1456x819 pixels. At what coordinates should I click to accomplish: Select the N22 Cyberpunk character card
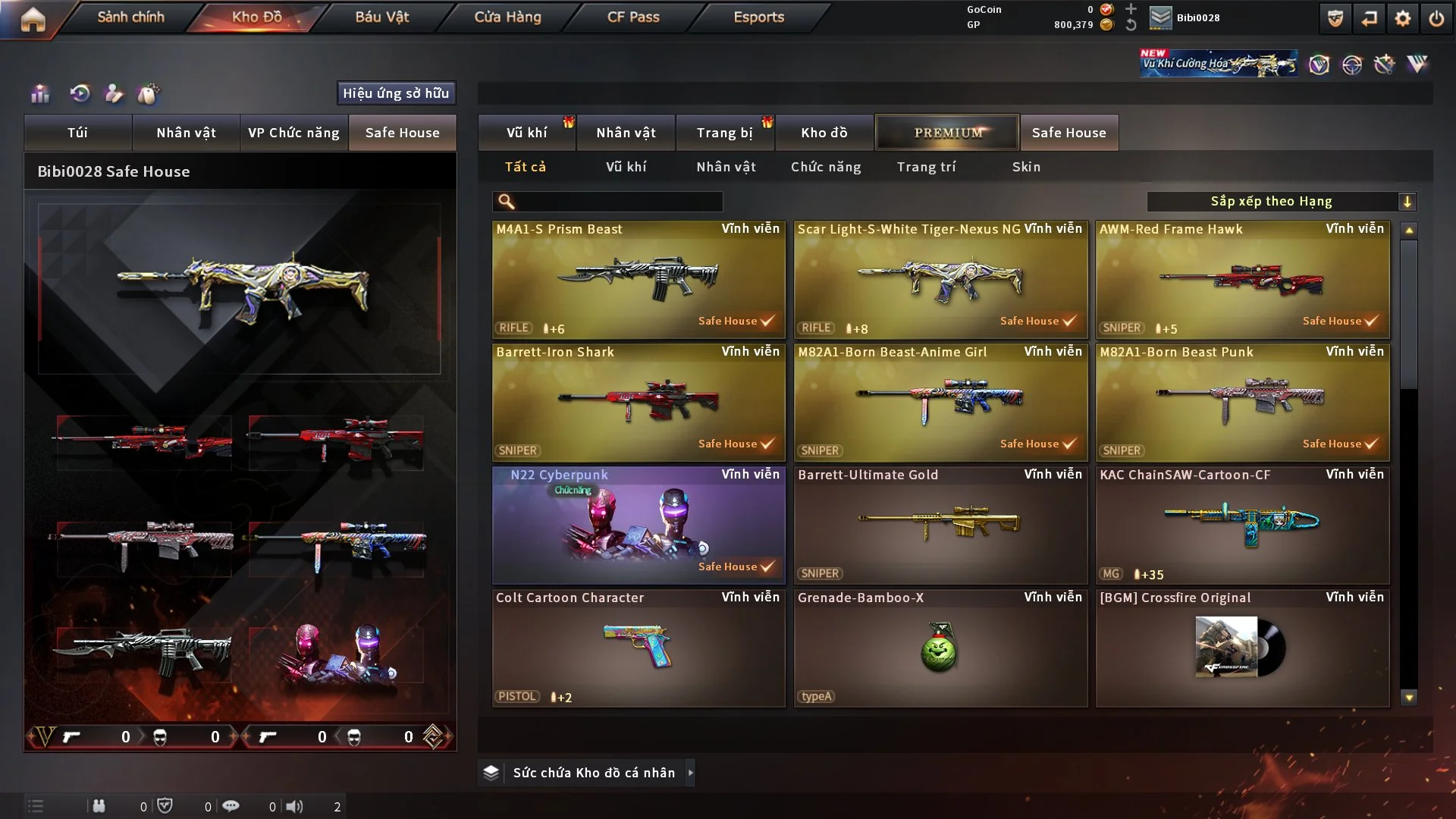[639, 525]
